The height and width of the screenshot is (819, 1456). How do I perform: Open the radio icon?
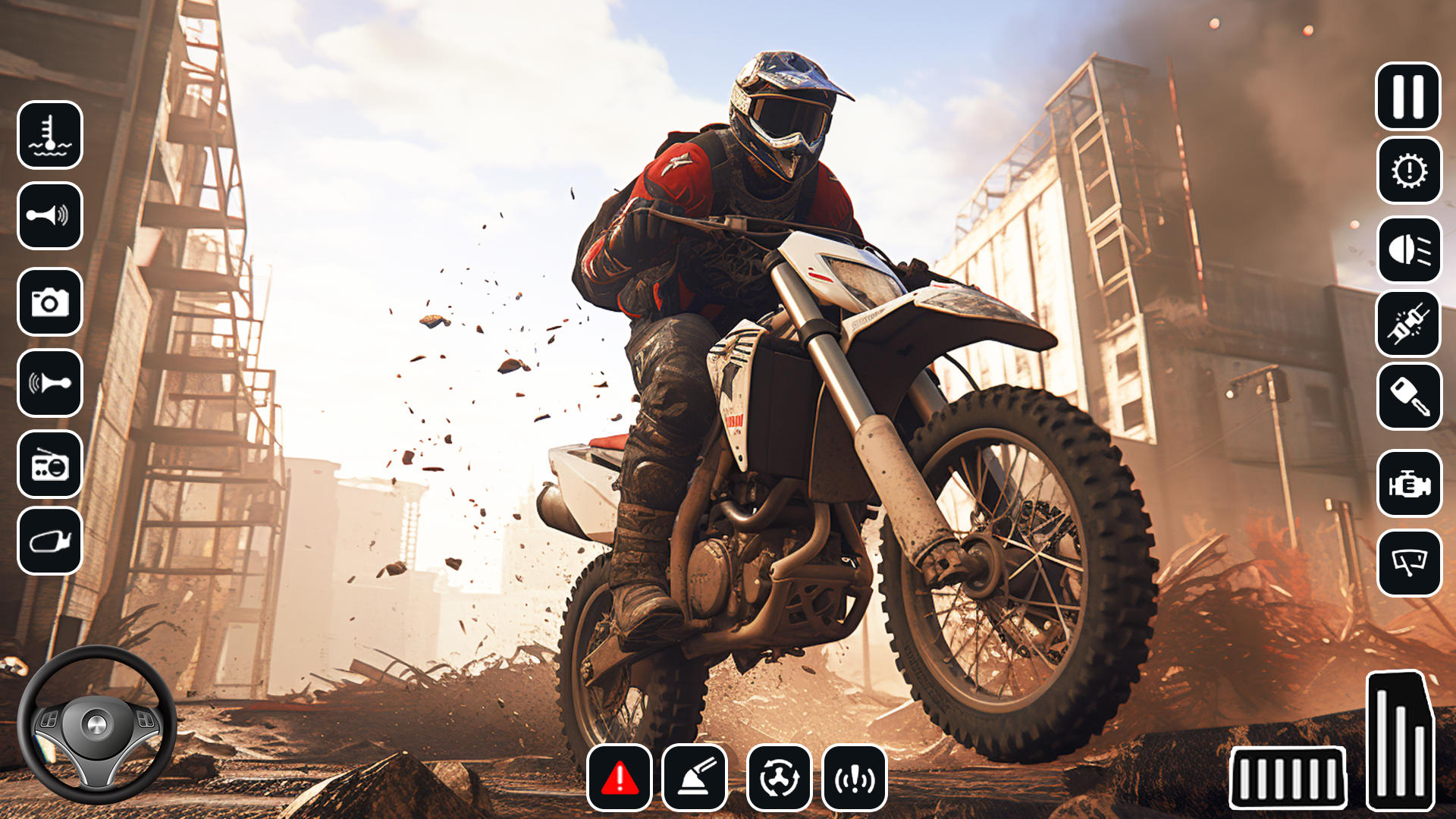50,465
